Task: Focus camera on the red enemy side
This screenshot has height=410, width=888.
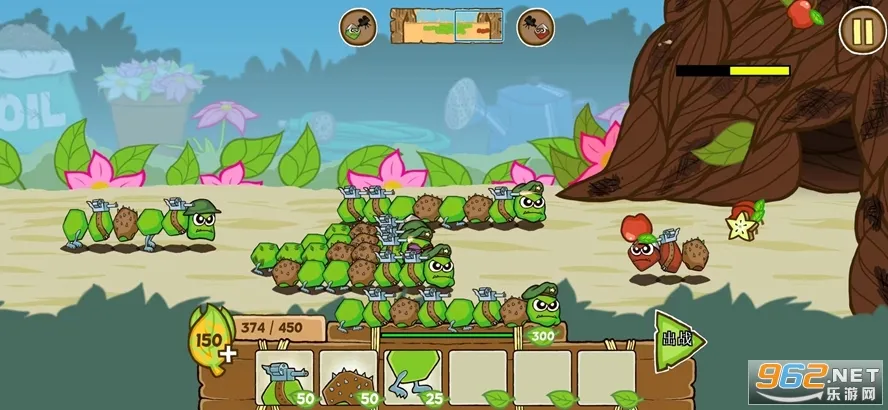Action: tap(535, 27)
